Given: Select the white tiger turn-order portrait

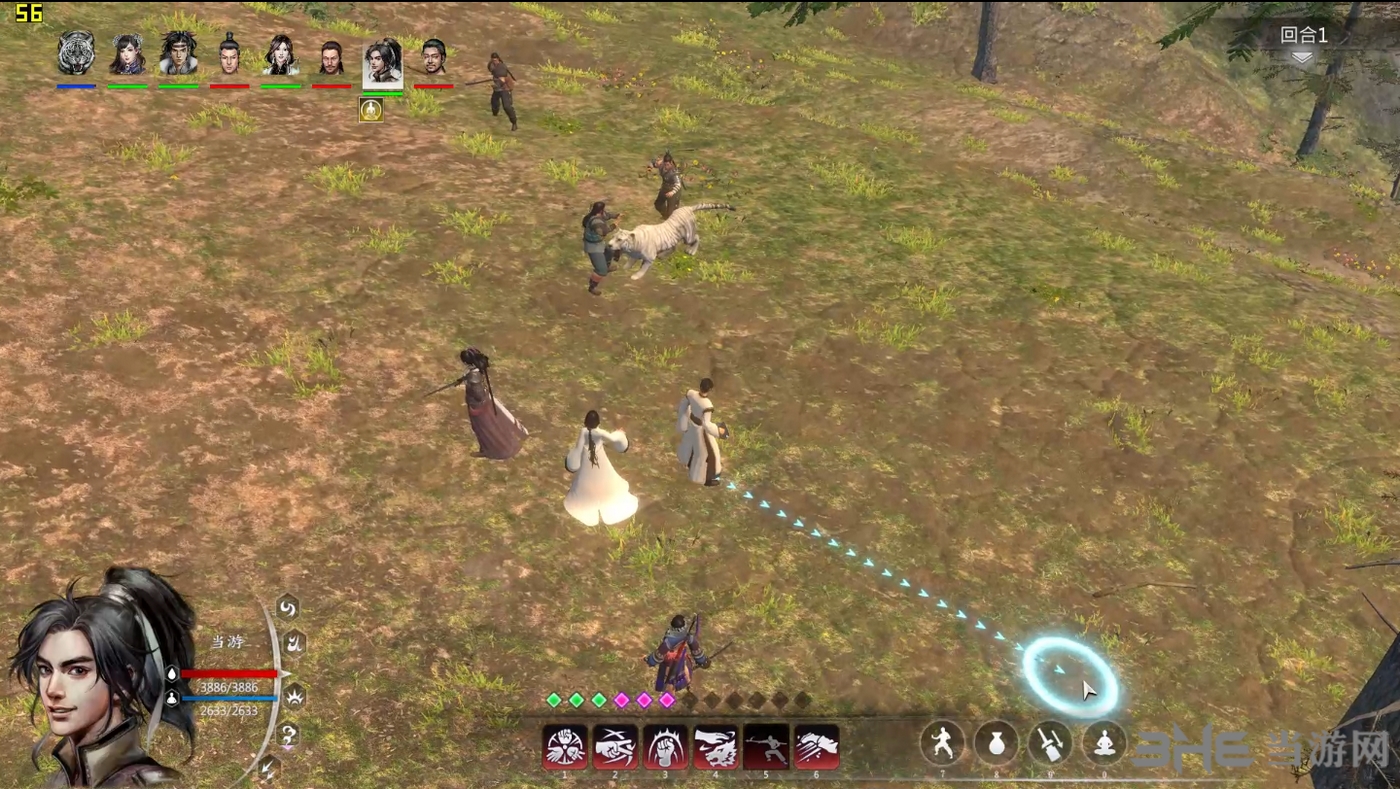Looking at the screenshot, I should pyautogui.click(x=76, y=54).
